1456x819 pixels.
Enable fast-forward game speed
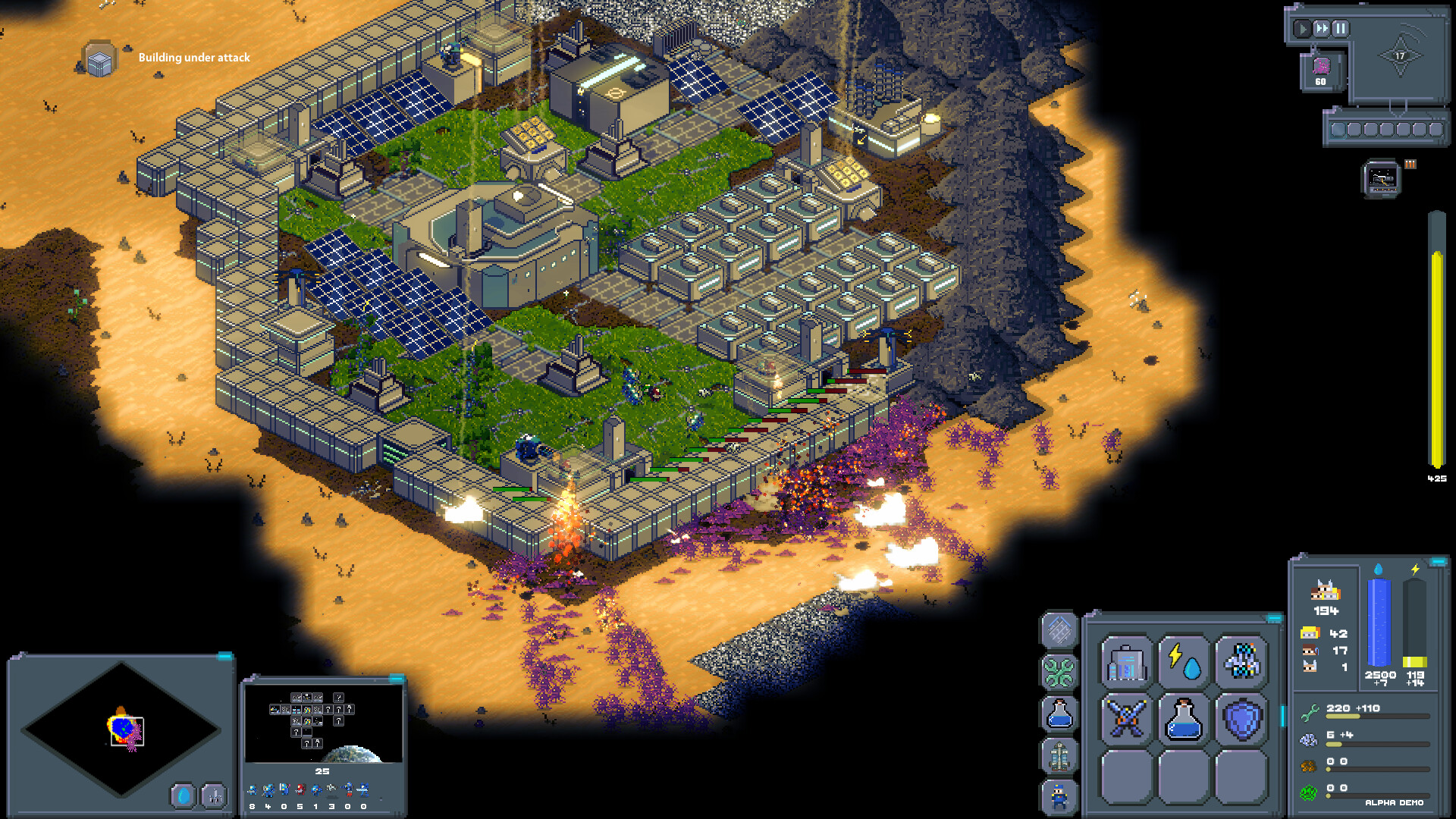pos(1321,28)
